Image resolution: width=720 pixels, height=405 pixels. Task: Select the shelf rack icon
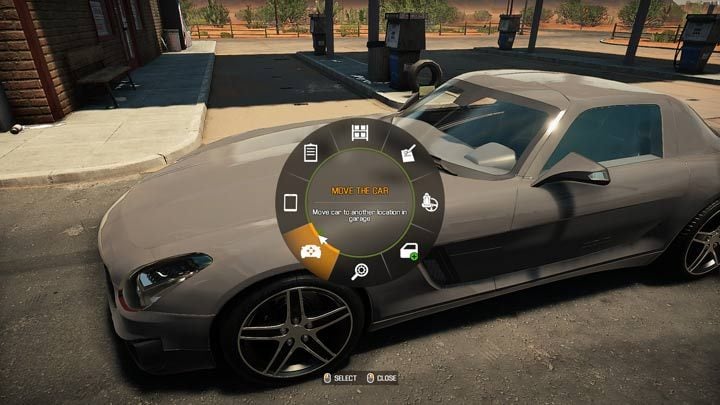point(359,133)
